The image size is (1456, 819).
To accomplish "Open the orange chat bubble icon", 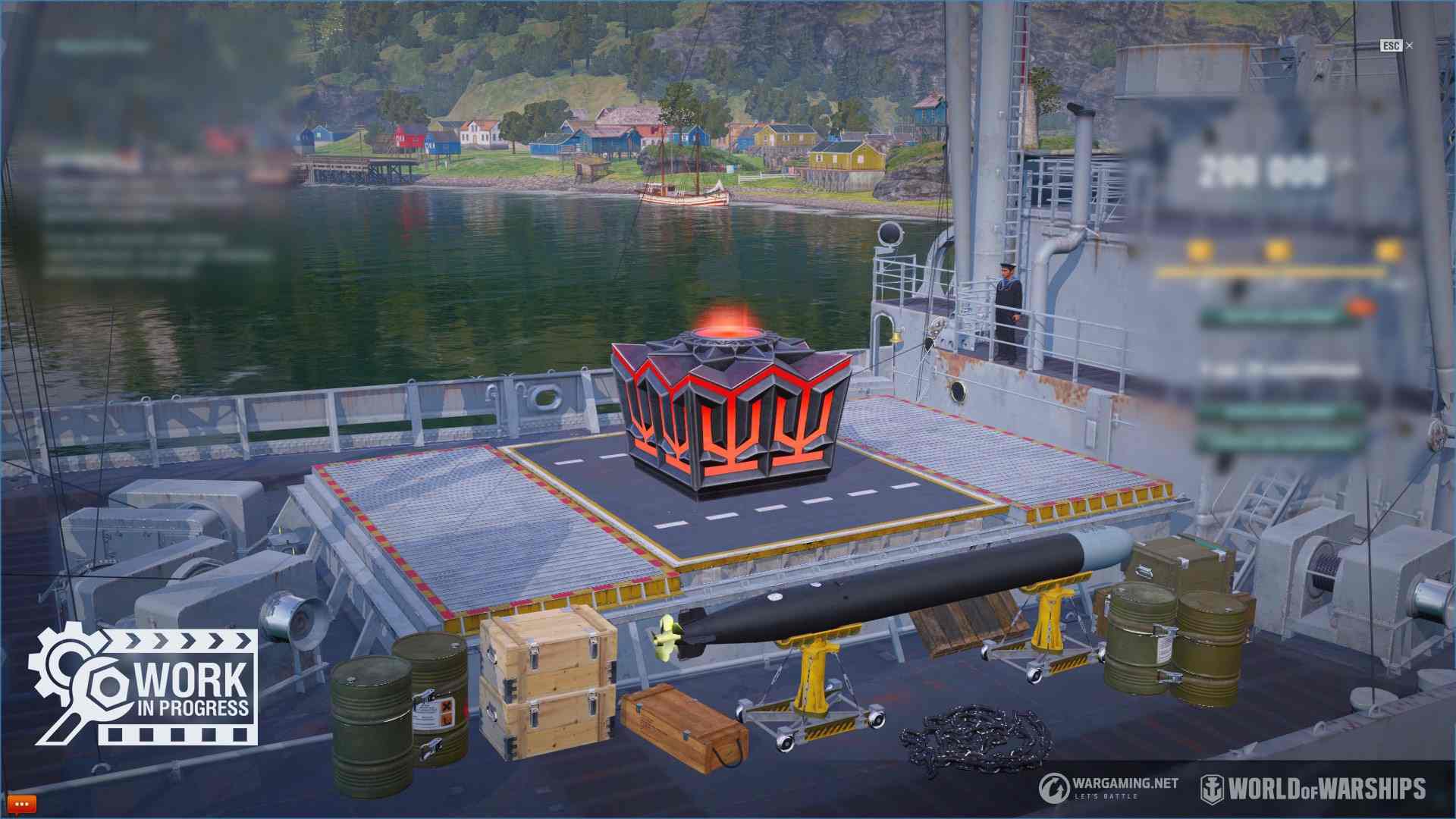I will (20, 803).
